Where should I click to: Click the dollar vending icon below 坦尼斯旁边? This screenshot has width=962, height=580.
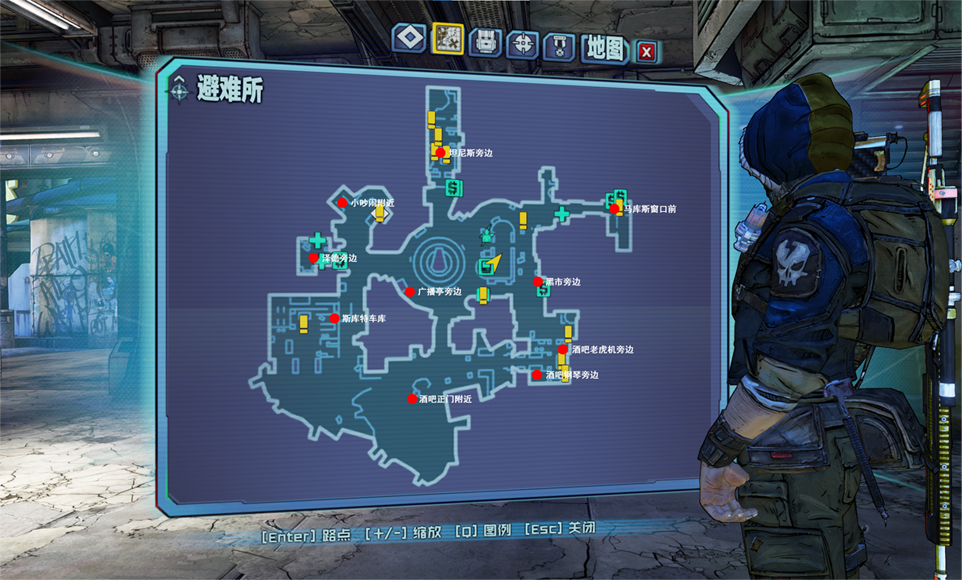(452, 186)
